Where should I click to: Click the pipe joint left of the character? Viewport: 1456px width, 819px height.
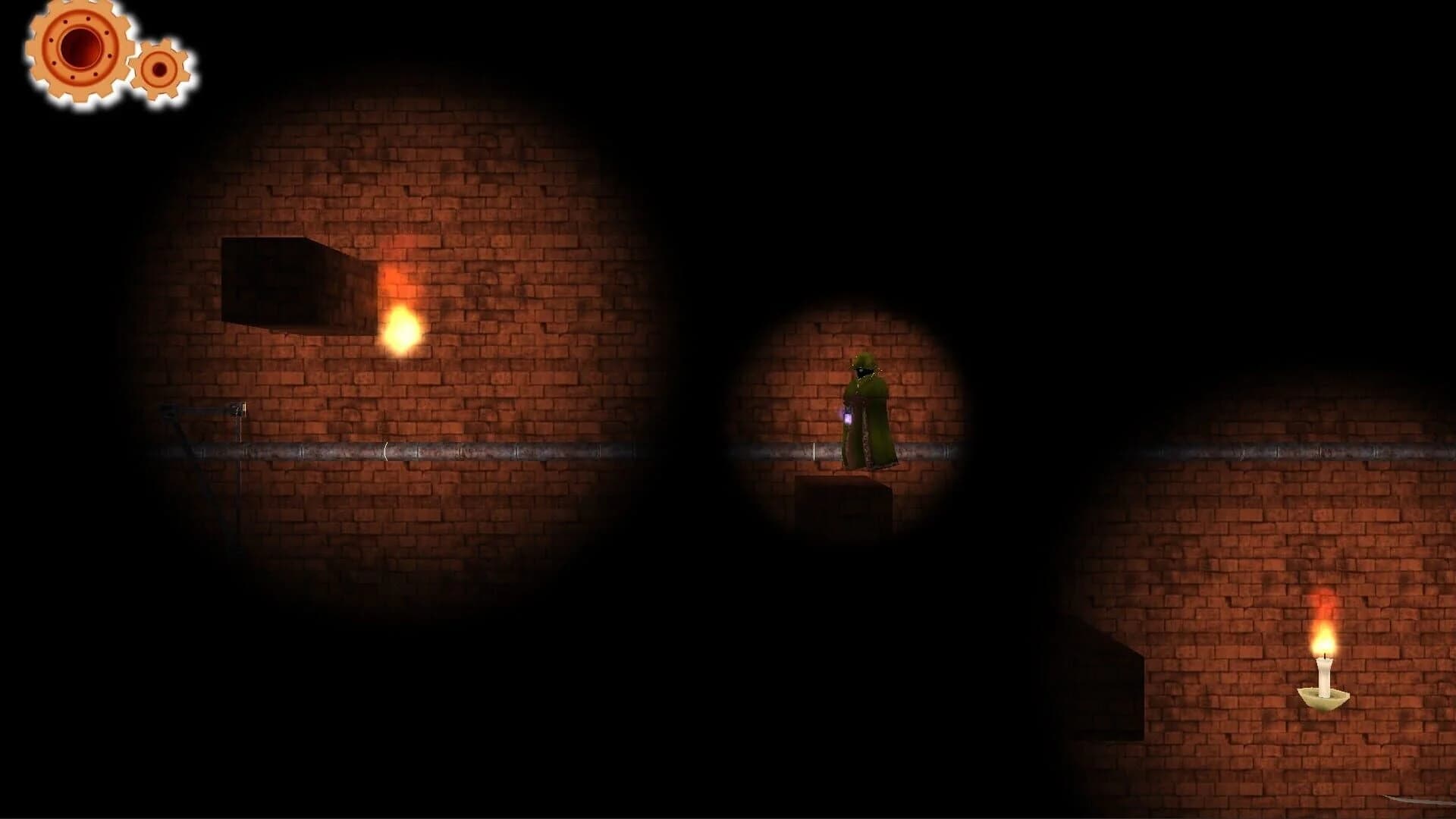point(815,450)
